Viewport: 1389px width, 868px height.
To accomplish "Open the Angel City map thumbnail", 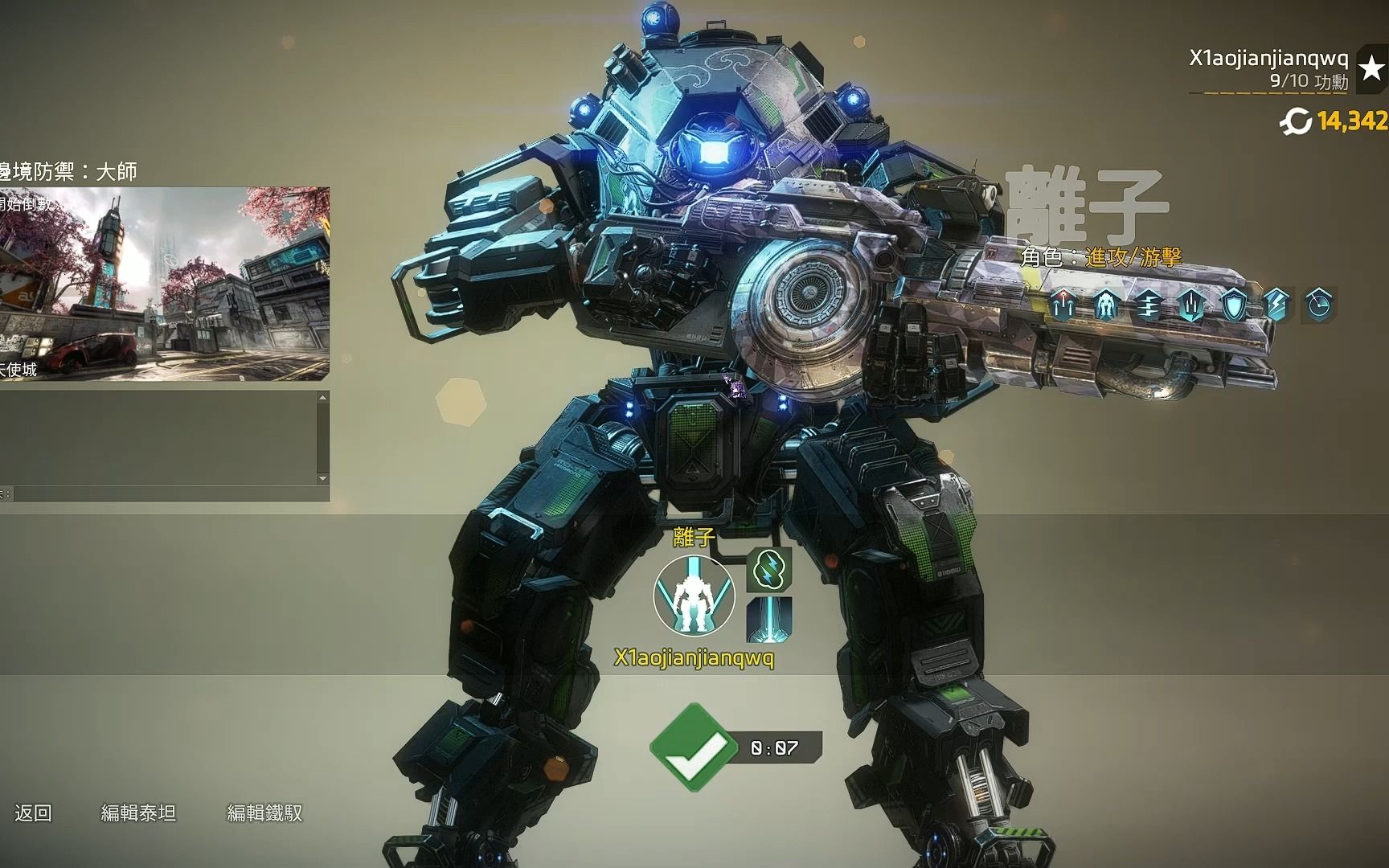I will (164, 284).
